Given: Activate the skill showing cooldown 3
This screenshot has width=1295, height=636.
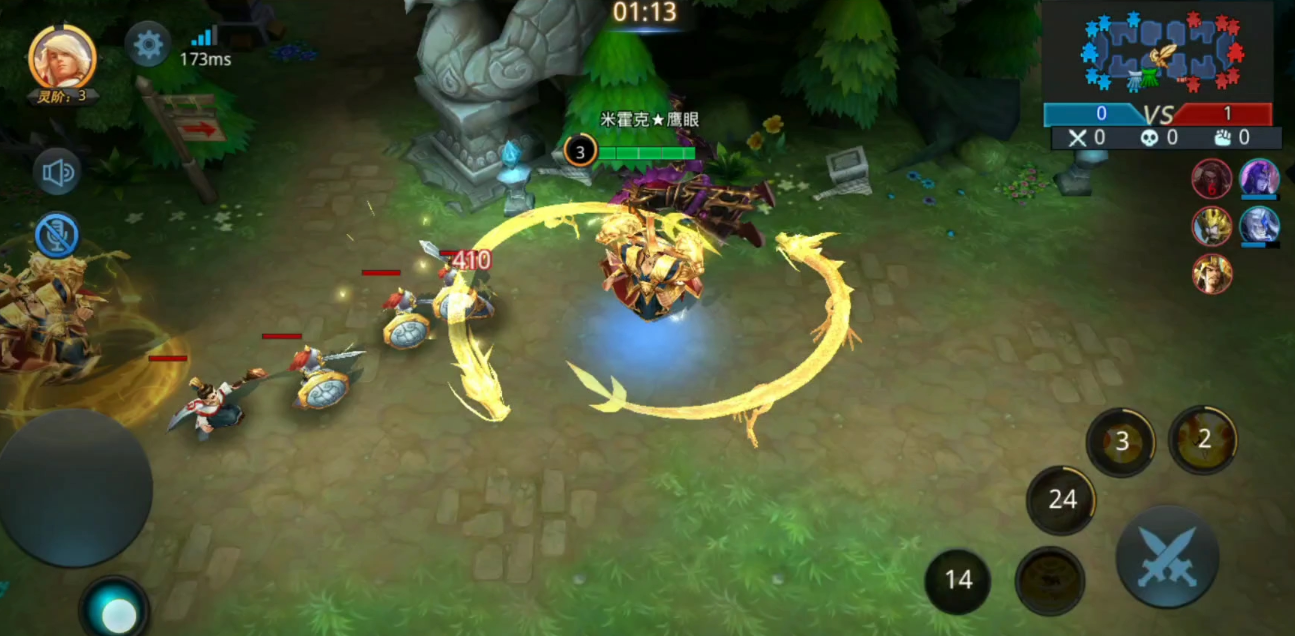Looking at the screenshot, I should click(x=1121, y=442).
